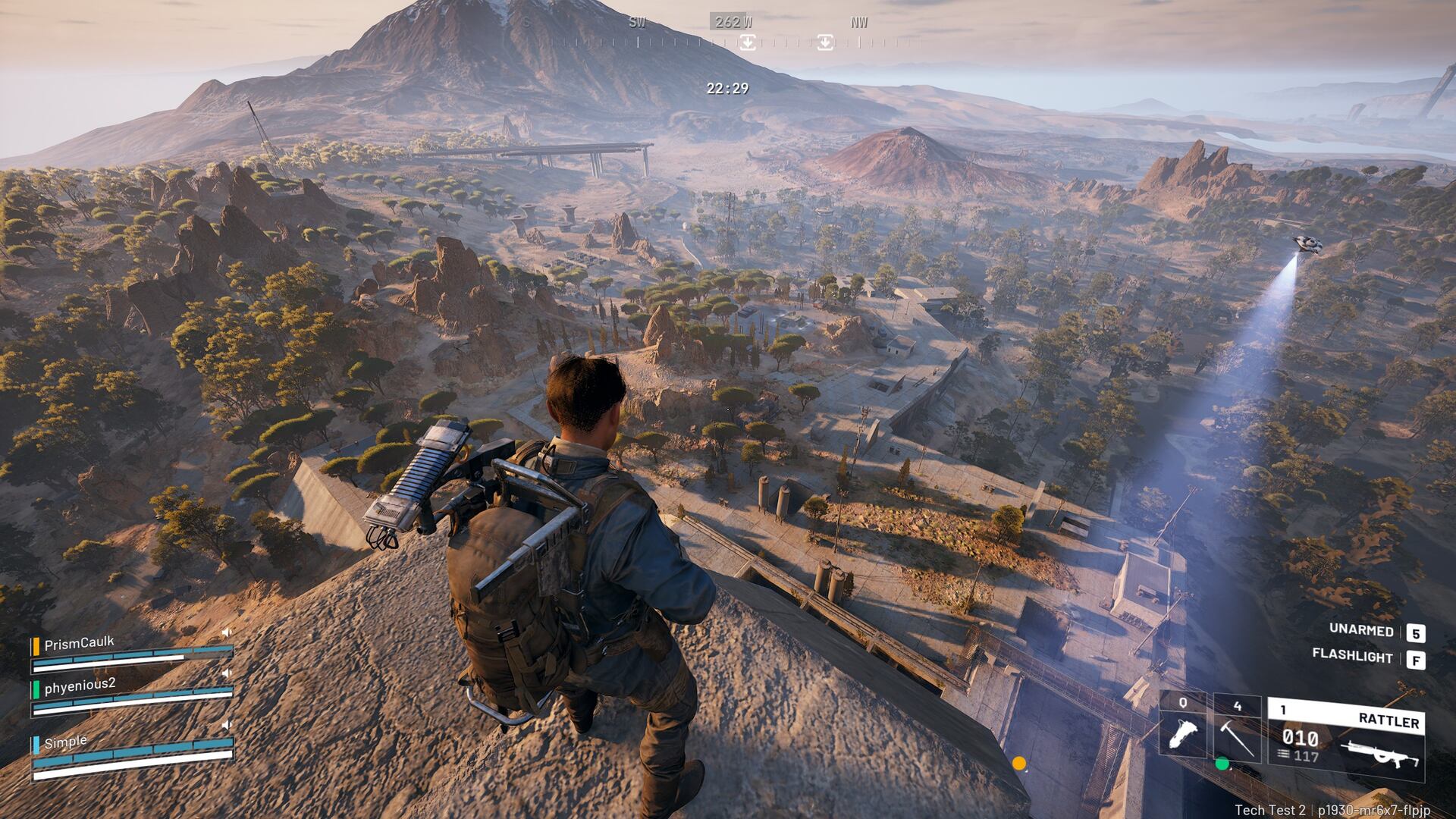Click the reserve ammo magazine icon beside 117

click(x=1284, y=755)
